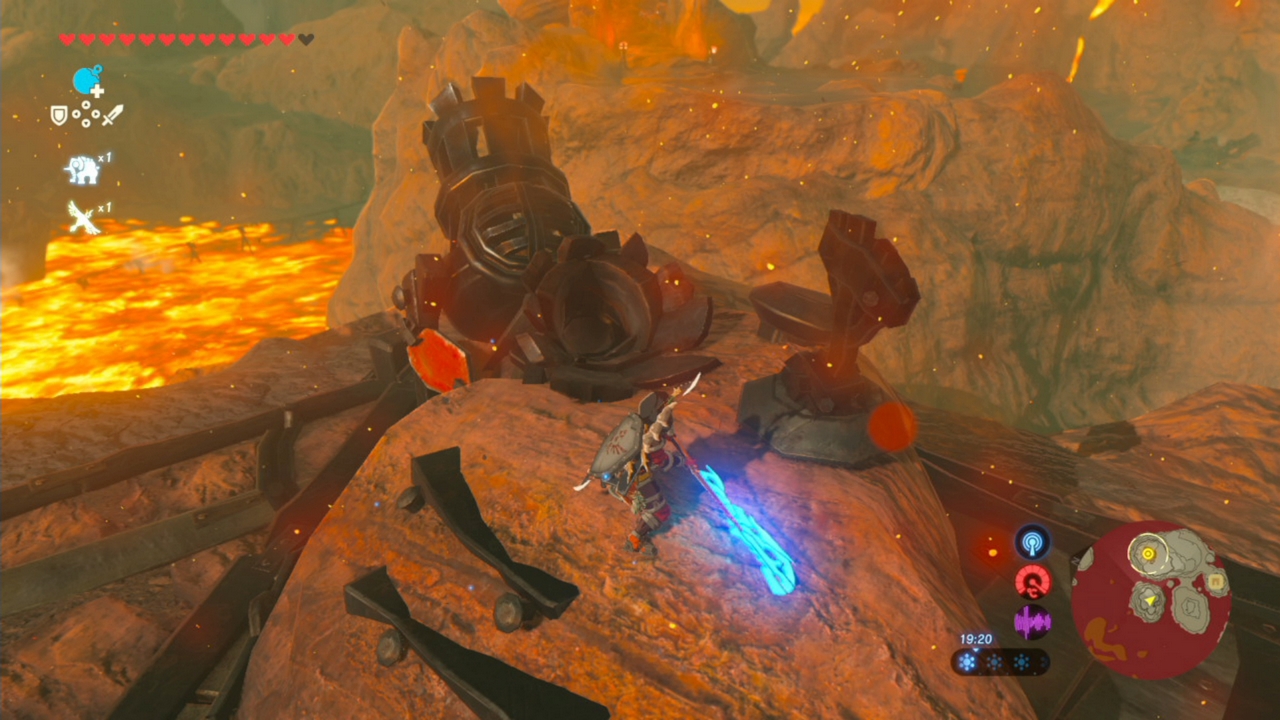Viewport: 1280px width, 720px height.
Task: Select the purple noise meter icon
Action: (1032, 620)
